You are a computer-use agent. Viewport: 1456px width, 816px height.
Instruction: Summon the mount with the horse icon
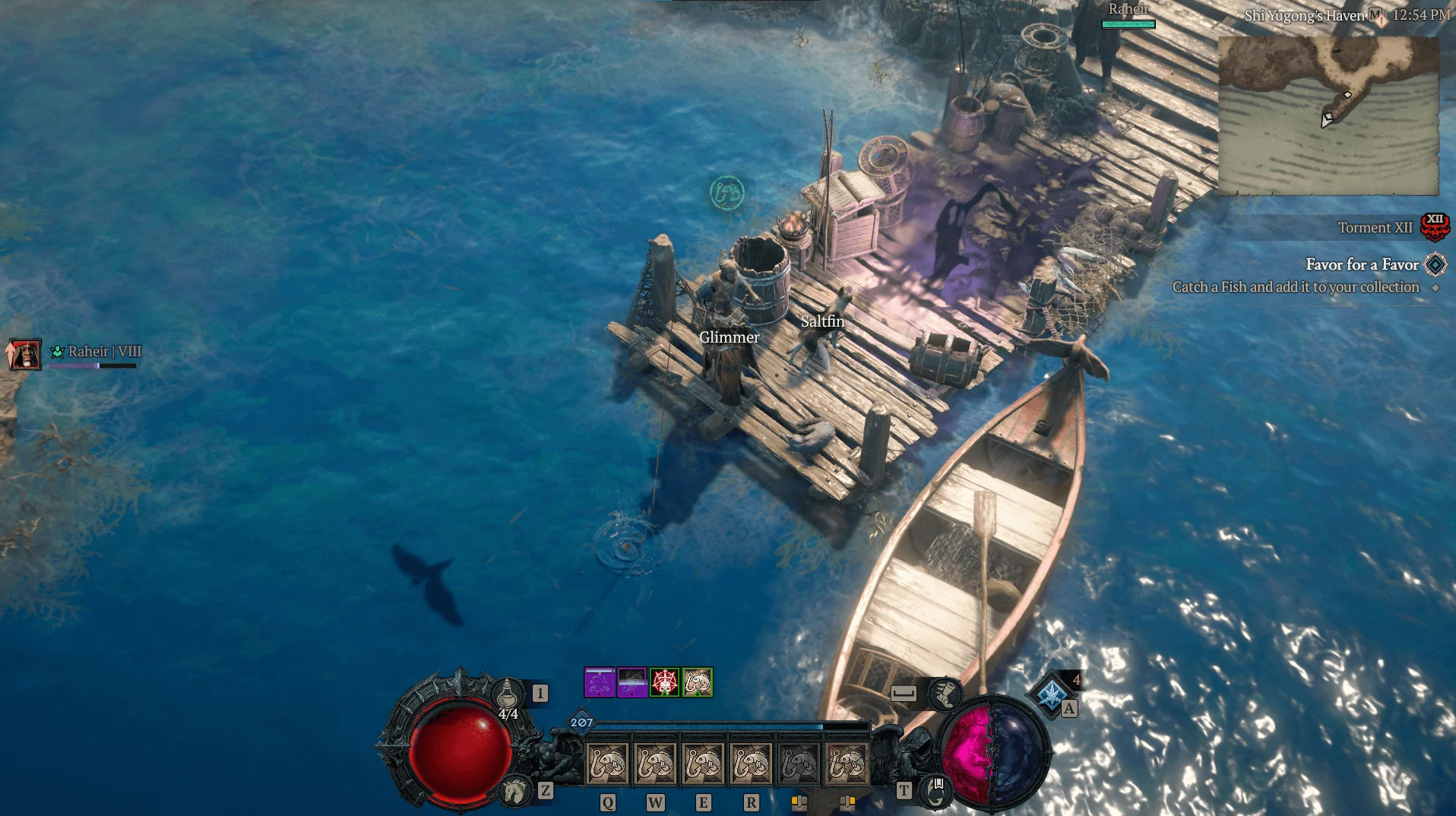coord(514,791)
